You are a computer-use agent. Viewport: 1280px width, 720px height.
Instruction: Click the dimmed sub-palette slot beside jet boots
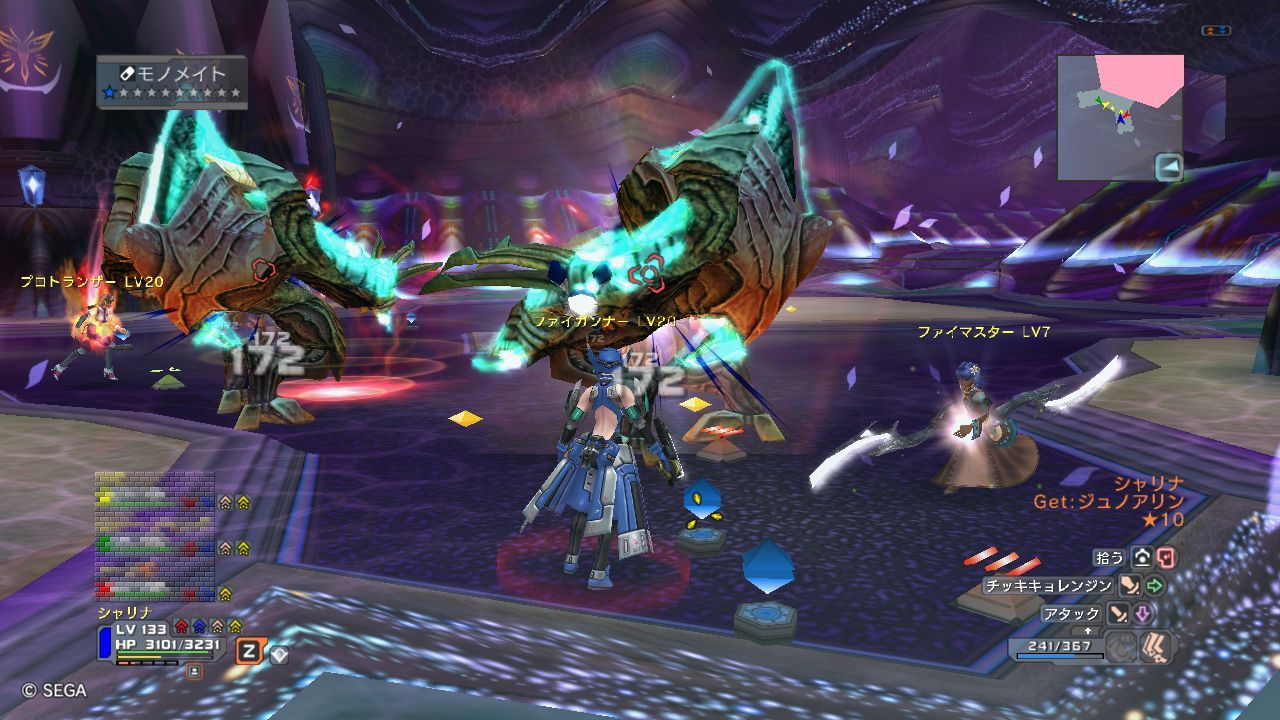[x=1124, y=647]
